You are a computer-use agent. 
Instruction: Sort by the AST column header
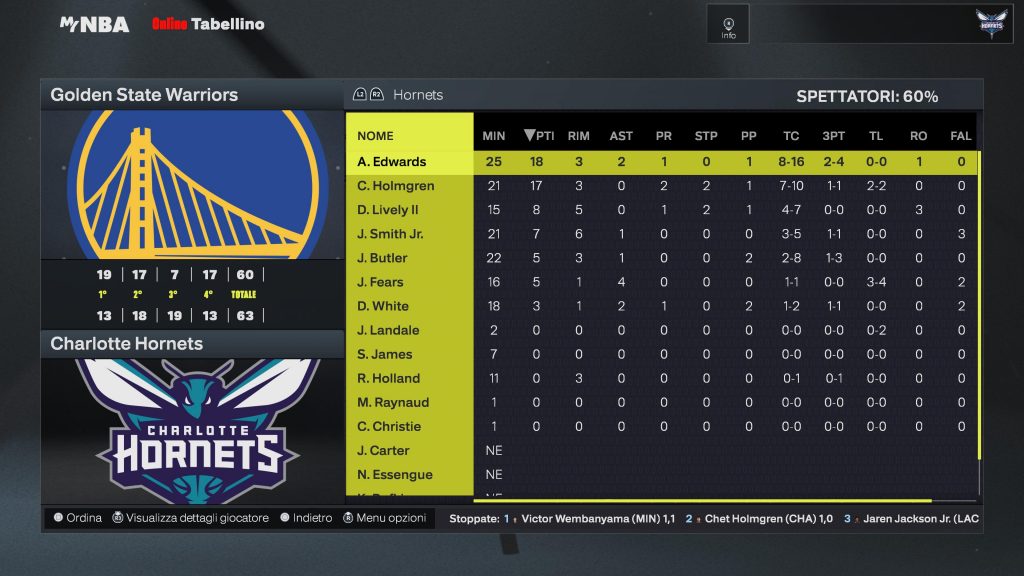pos(621,136)
